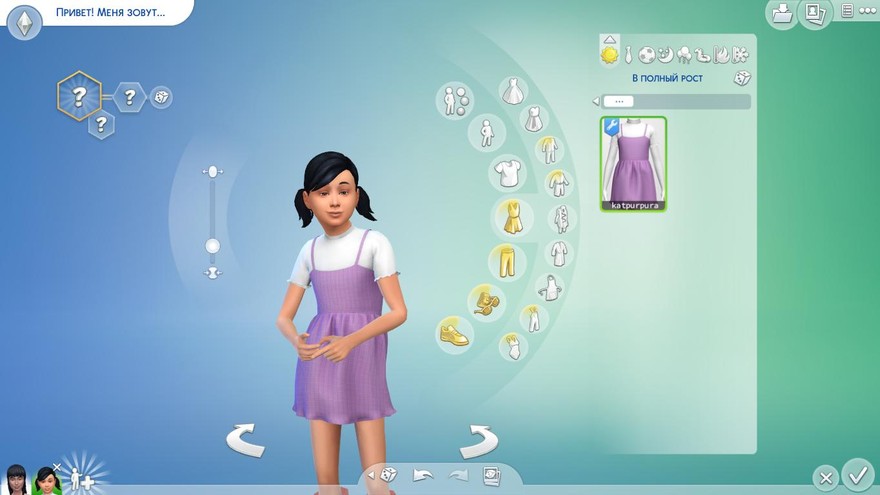
Task: Rotate the Sim with the right arrow
Action: pos(479,440)
